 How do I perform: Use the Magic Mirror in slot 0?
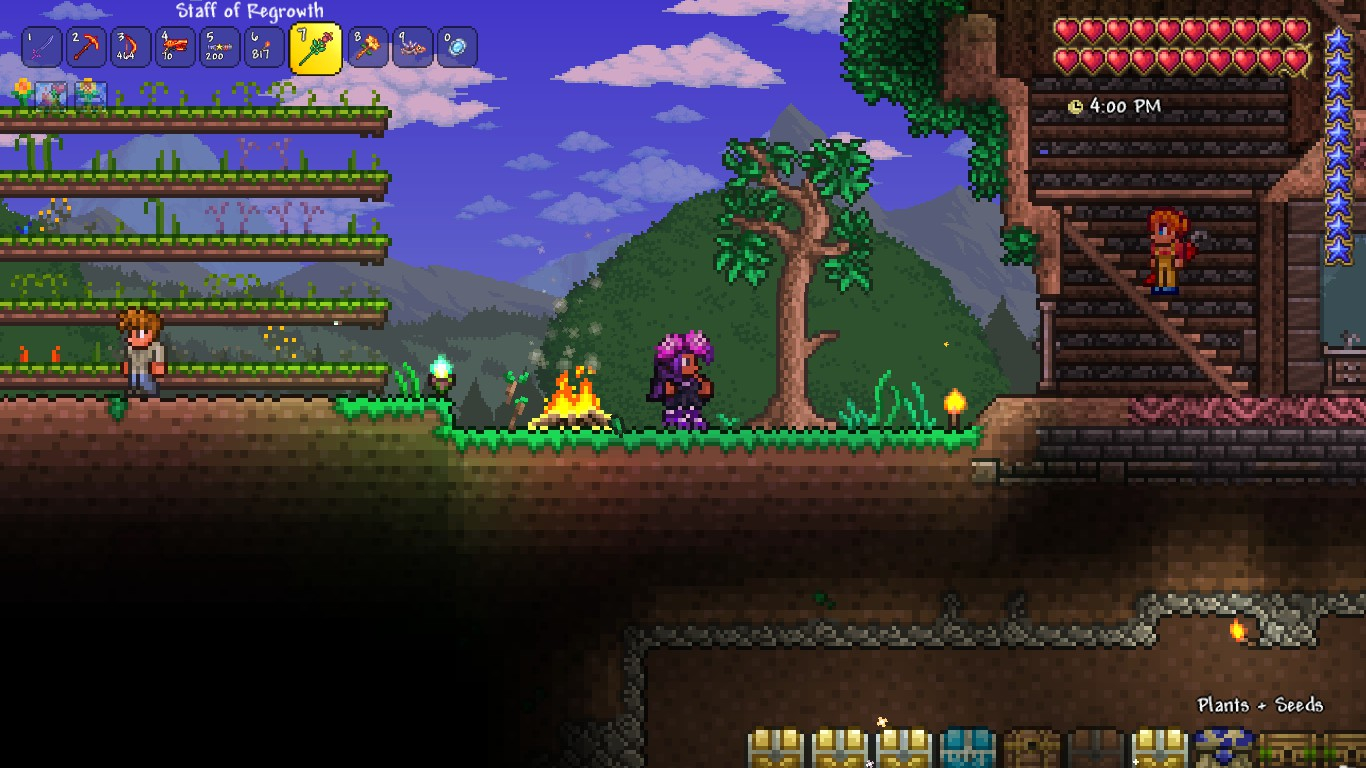click(x=456, y=47)
